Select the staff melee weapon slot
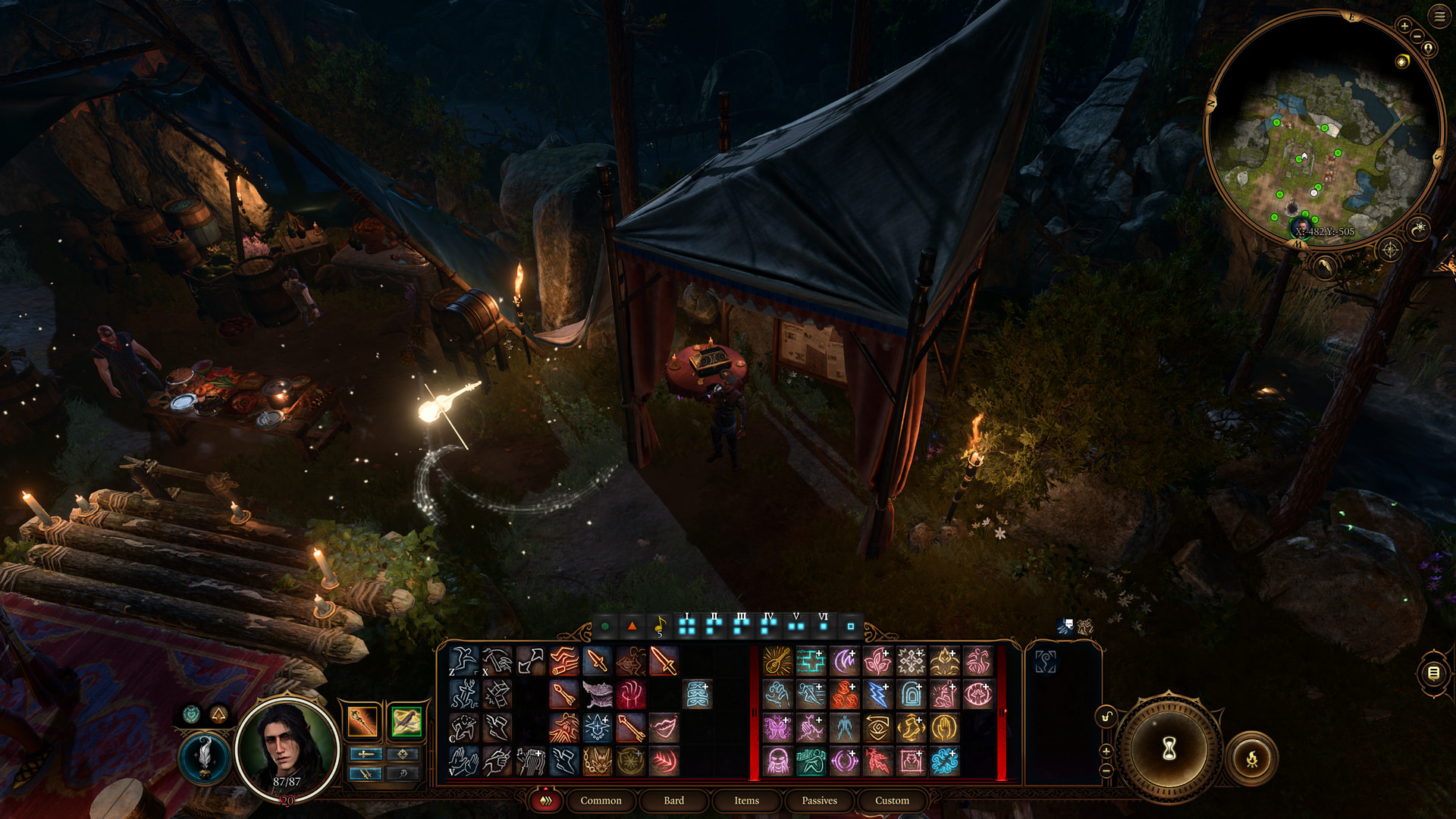Viewport: 1456px width, 819px height. pos(362,721)
